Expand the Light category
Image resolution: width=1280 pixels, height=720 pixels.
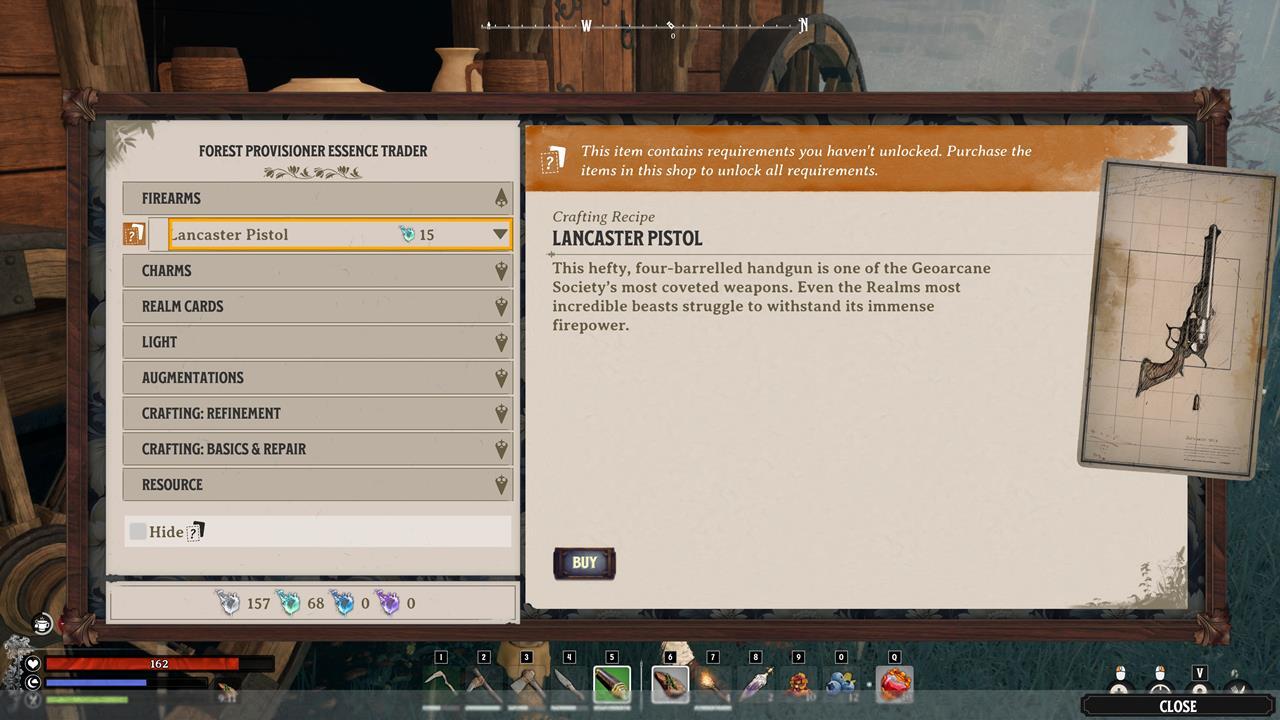[x=317, y=342]
